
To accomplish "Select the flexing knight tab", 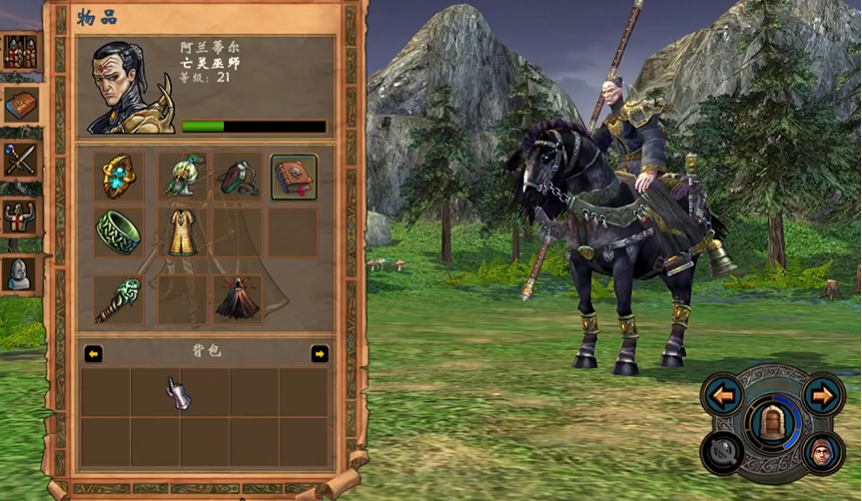I will [21, 217].
